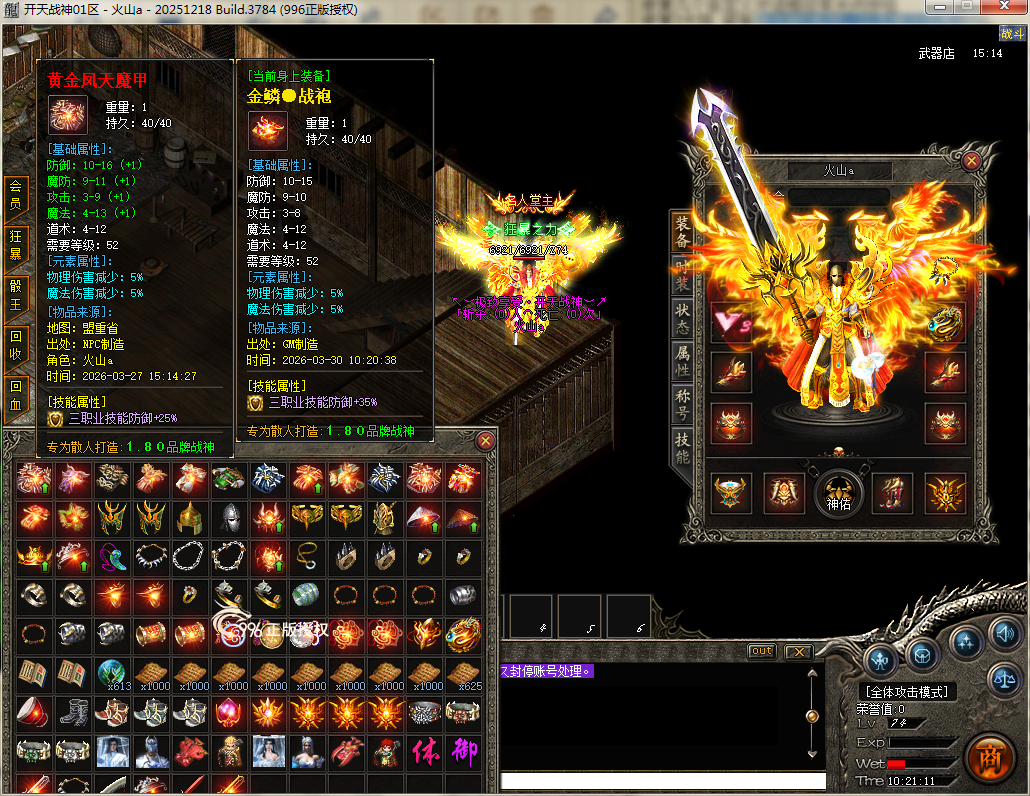Select the golden dragon medal equipment slot
The width and height of the screenshot is (1030, 796).
click(x=946, y=322)
